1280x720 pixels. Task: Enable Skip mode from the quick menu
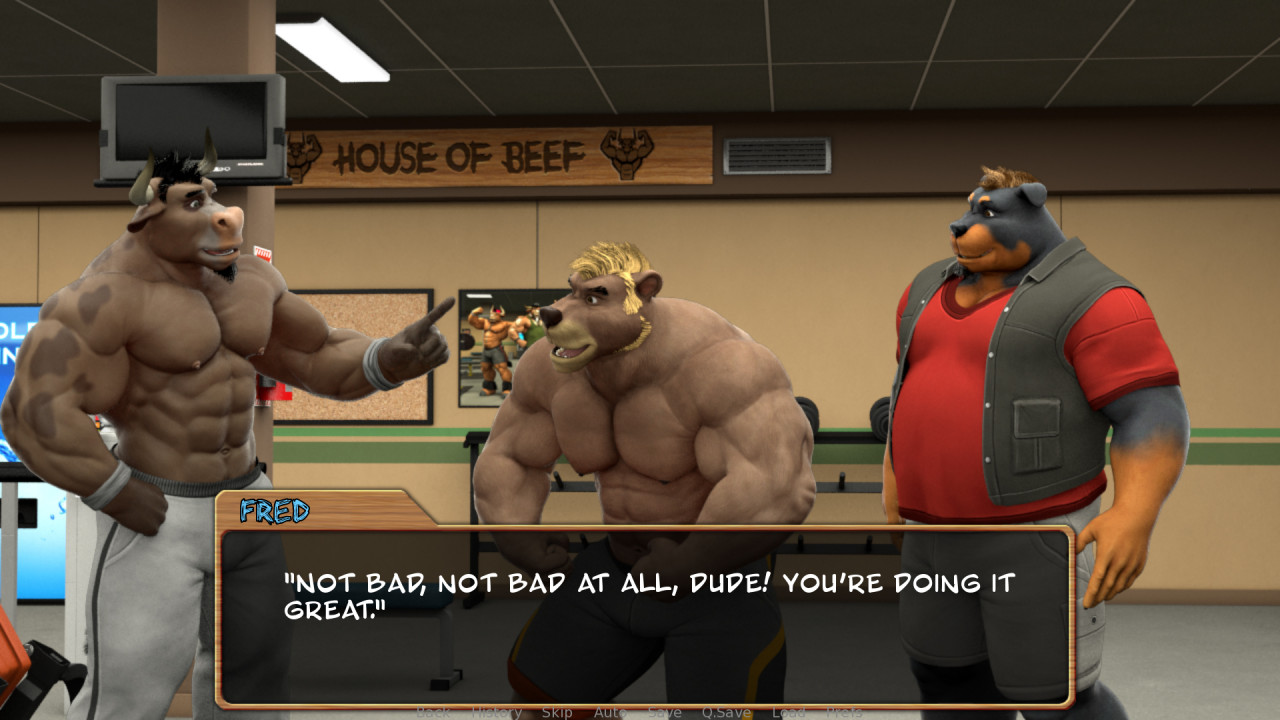[557, 712]
